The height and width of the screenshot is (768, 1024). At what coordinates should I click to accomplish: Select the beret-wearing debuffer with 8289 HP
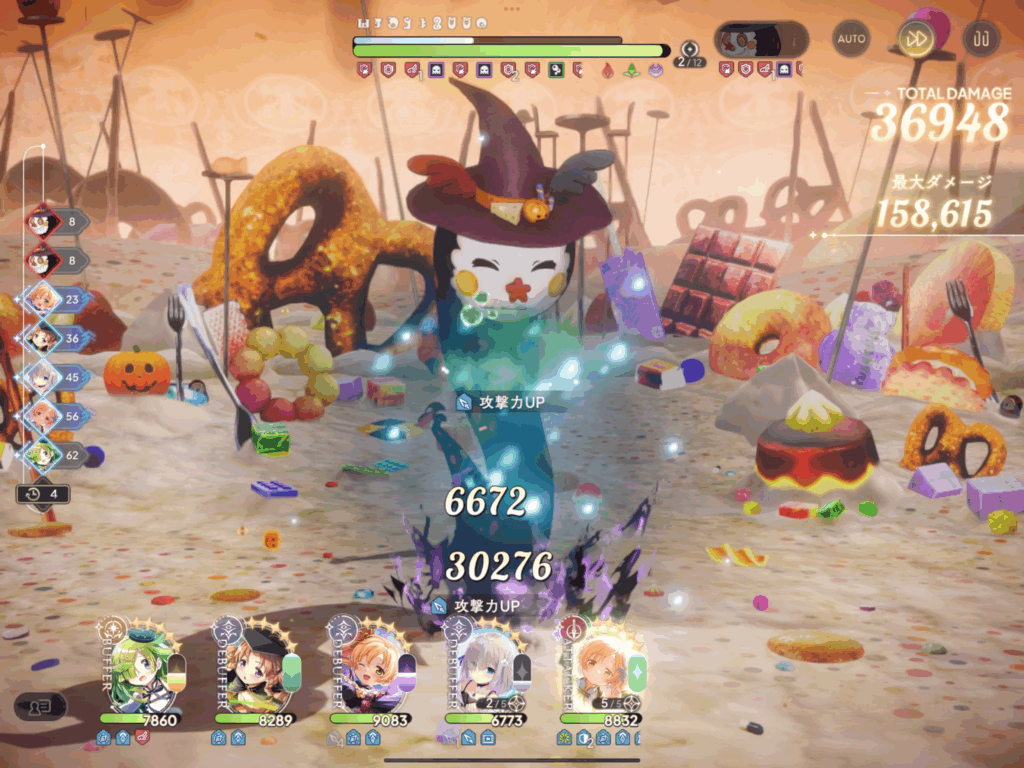255,667
